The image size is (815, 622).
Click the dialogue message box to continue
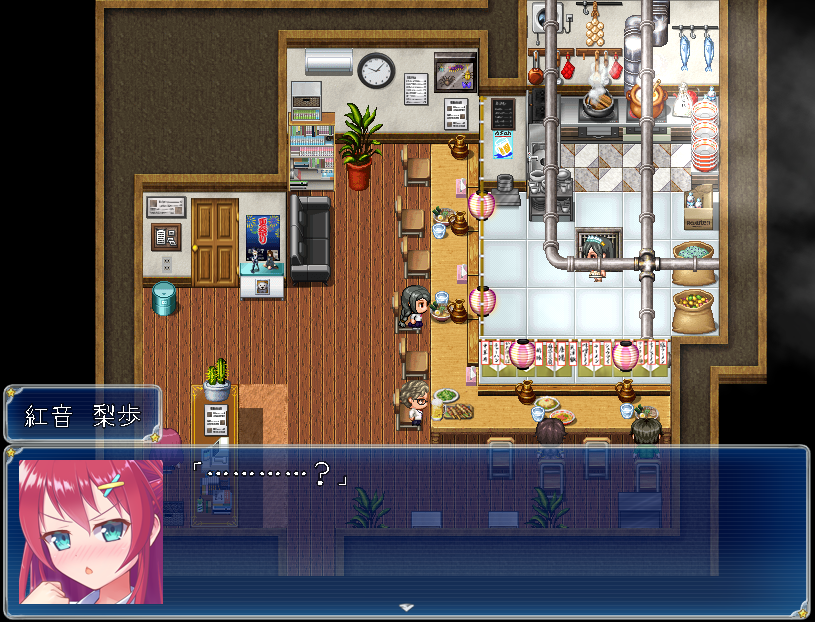click(480, 530)
